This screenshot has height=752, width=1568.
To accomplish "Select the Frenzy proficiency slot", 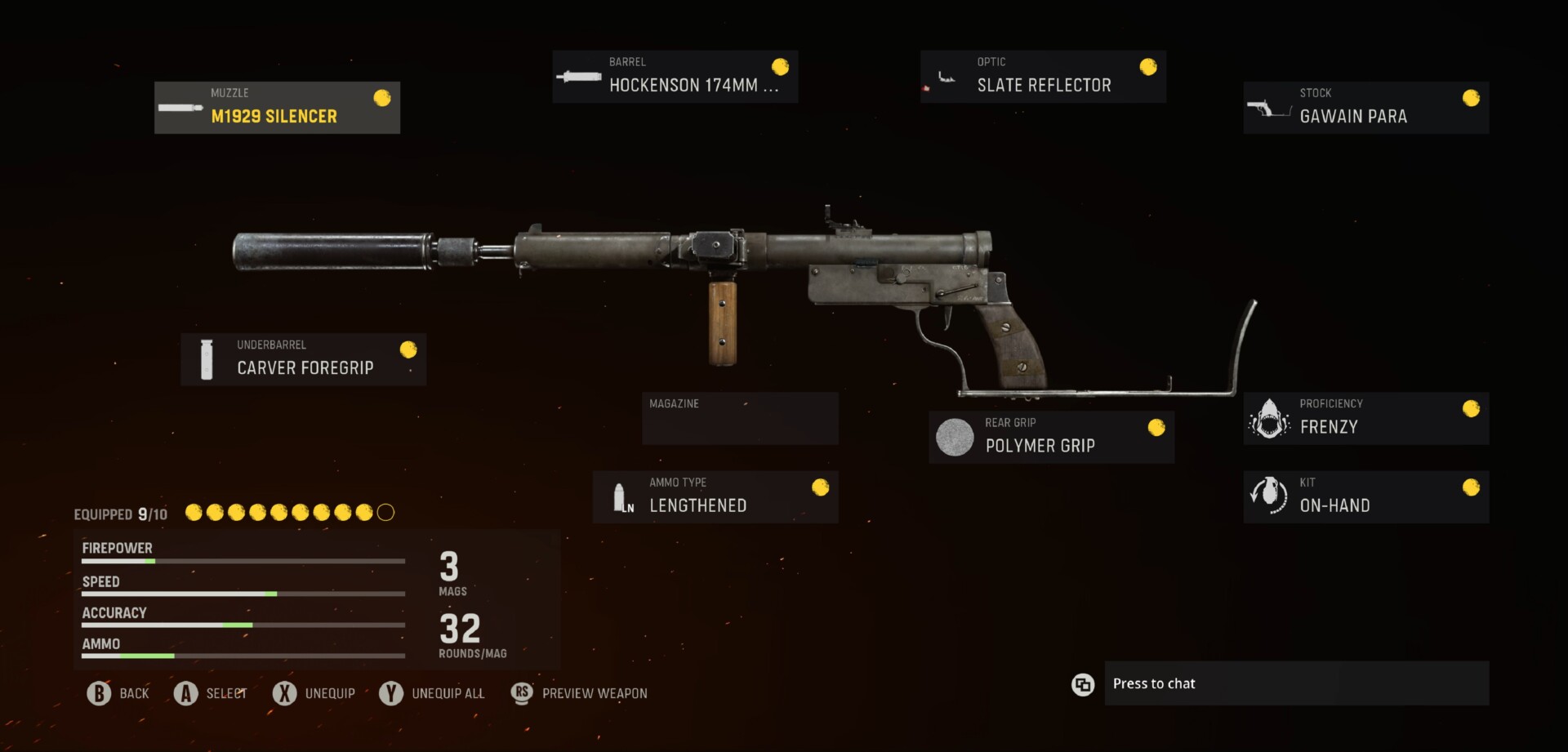I will pyautogui.click(x=1365, y=418).
